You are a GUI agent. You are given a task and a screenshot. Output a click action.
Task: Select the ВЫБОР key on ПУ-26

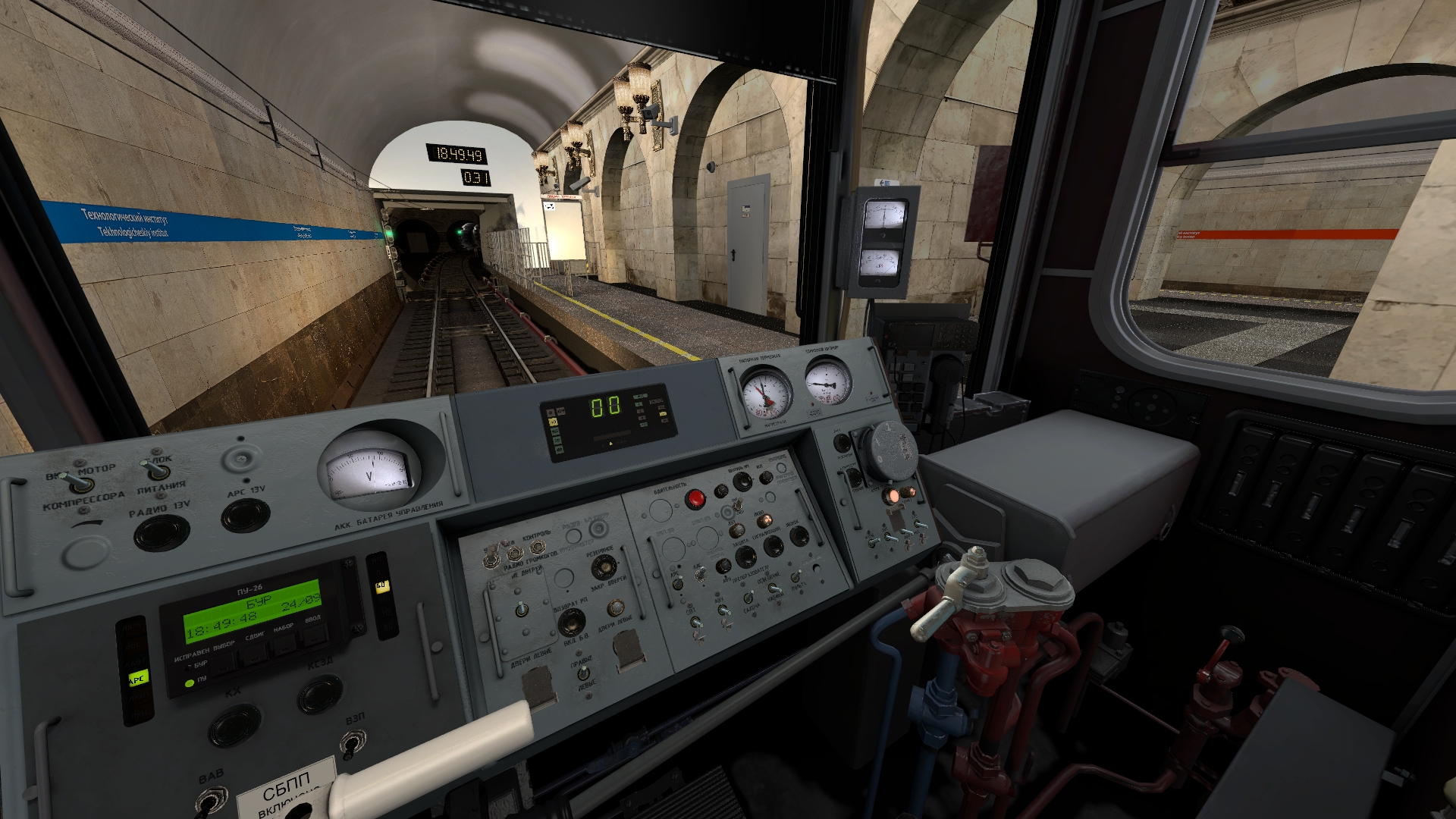click(x=224, y=662)
